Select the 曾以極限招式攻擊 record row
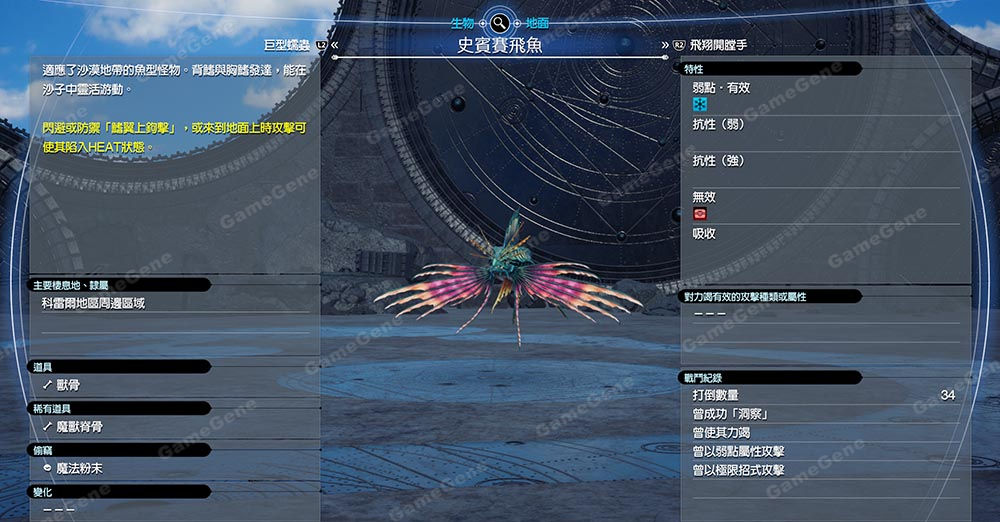Viewport: 1000px width, 522px height. pyautogui.click(x=820, y=470)
